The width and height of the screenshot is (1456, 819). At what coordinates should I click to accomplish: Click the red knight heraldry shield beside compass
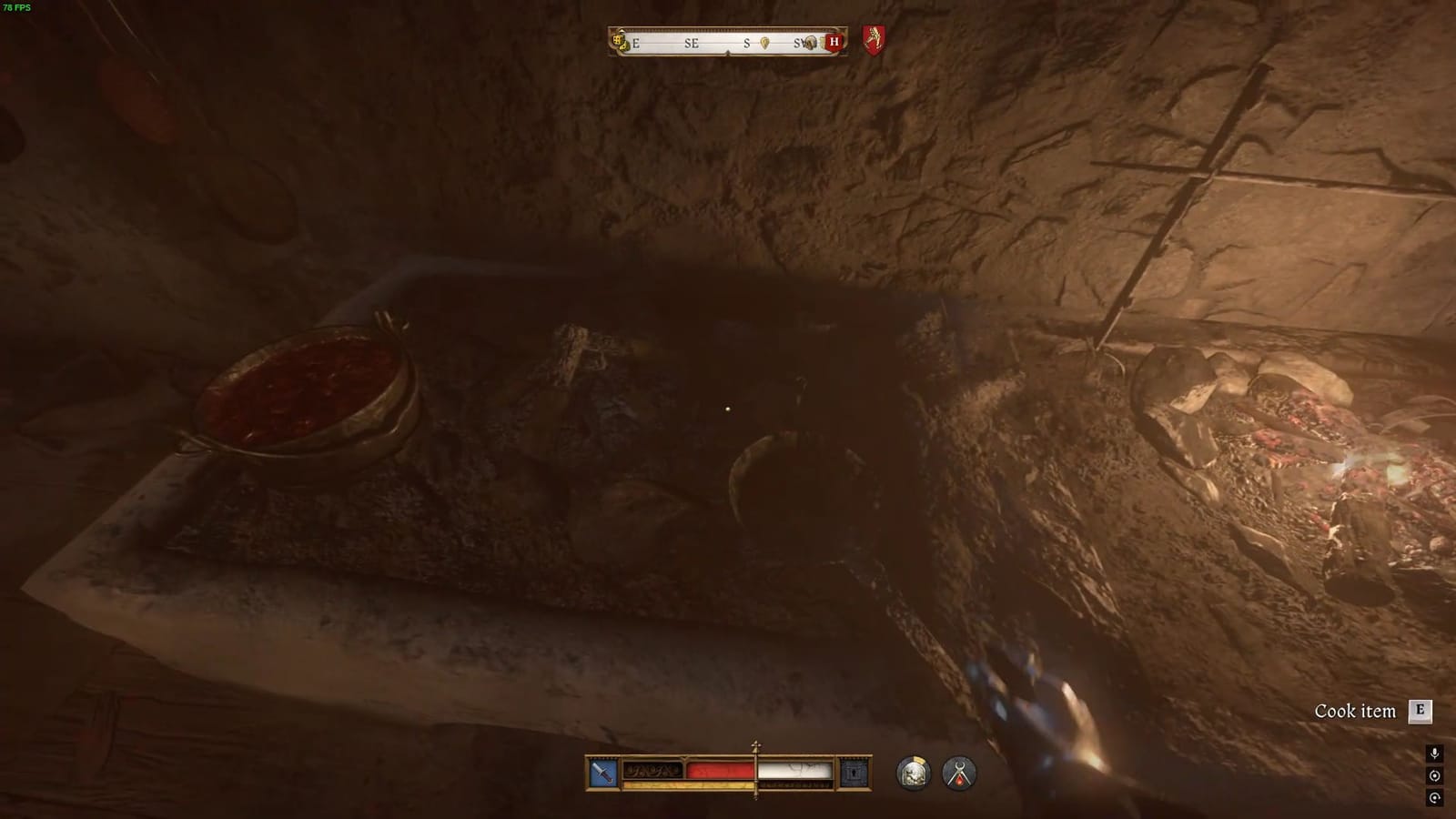click(x=874, y=39)
